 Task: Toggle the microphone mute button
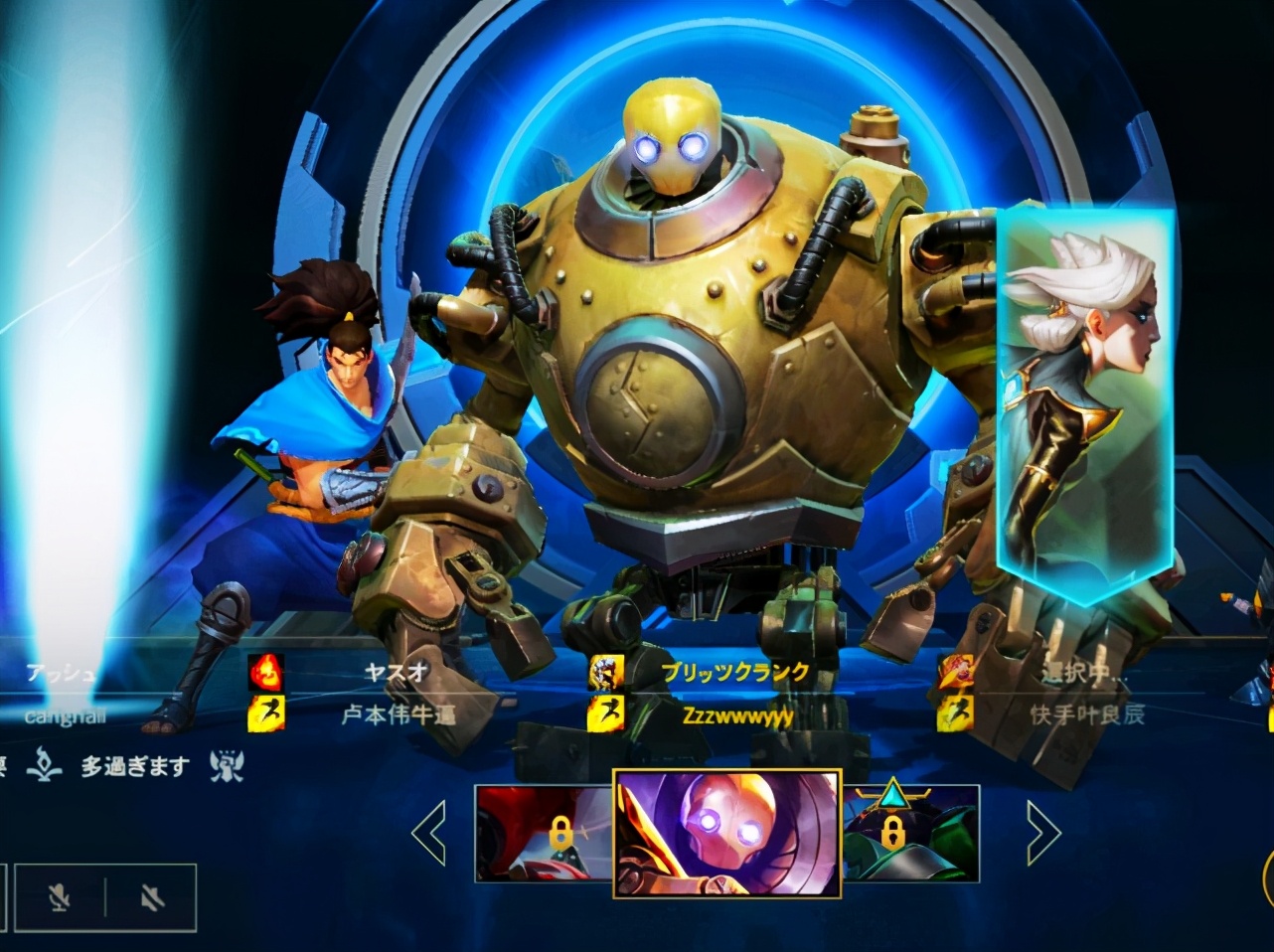[x=61, y=898]
